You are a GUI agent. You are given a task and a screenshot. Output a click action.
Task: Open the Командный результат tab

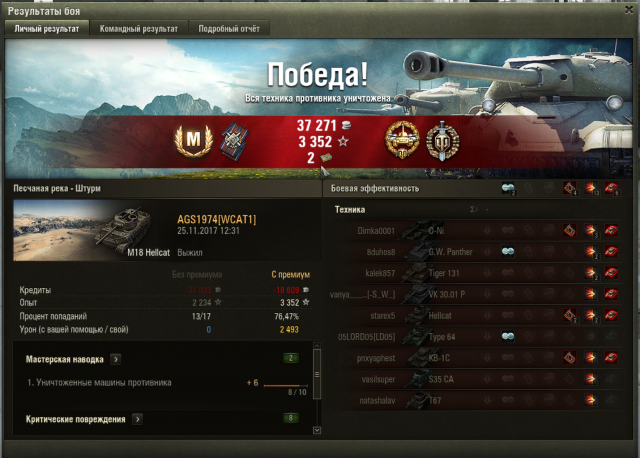coord(139,29)
